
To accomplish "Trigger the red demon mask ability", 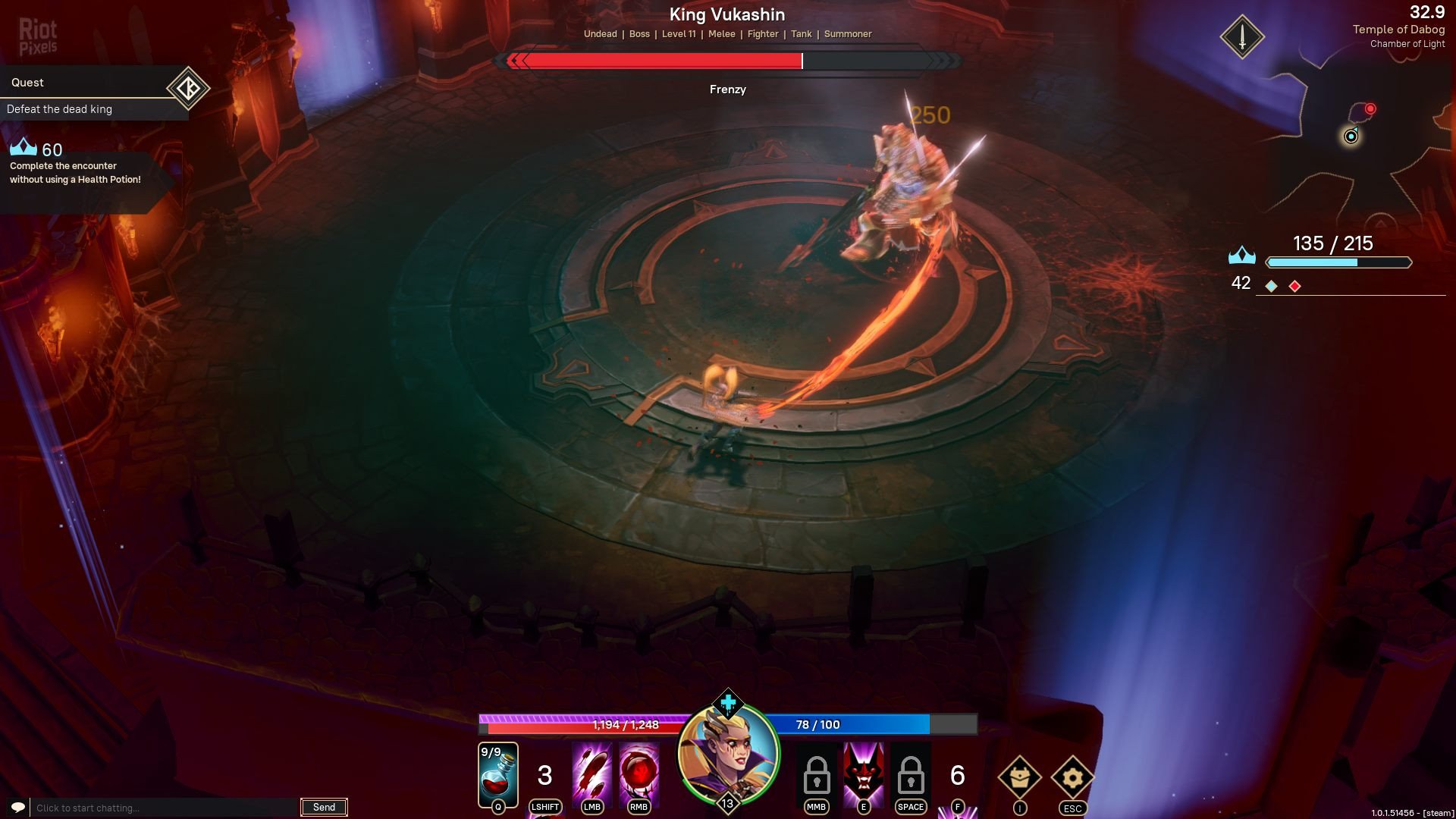I will click(x=863, y=773).
